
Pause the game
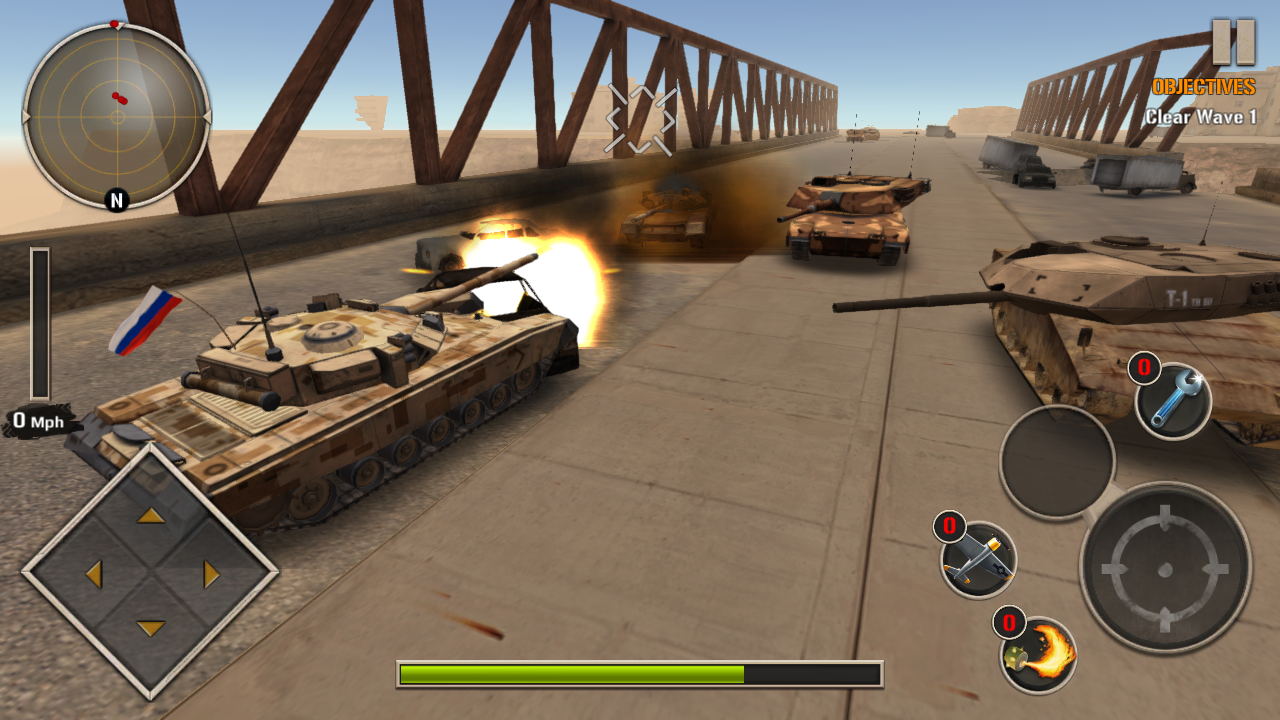[1232, 42]
